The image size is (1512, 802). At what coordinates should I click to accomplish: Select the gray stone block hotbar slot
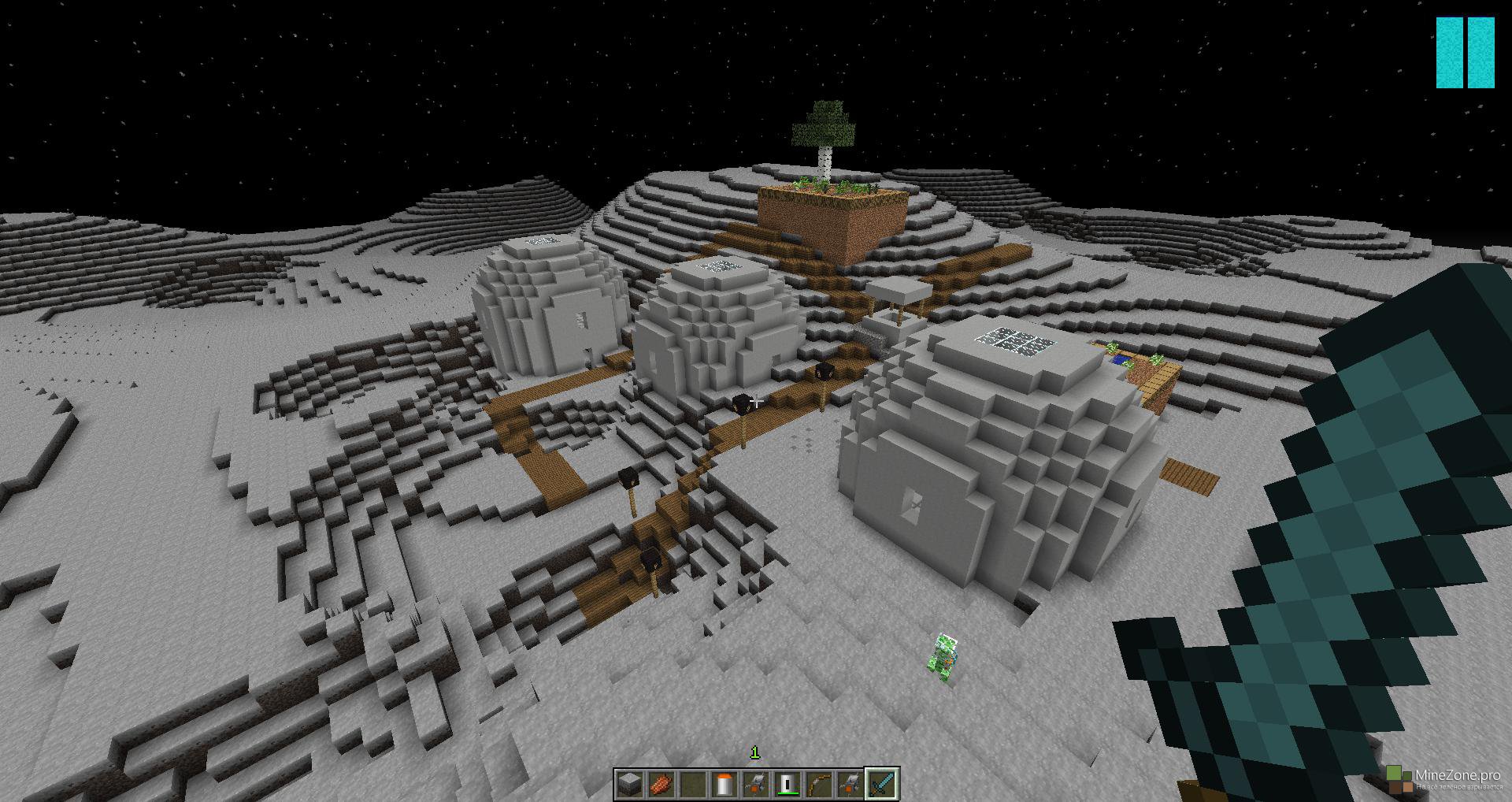(628, 784)
